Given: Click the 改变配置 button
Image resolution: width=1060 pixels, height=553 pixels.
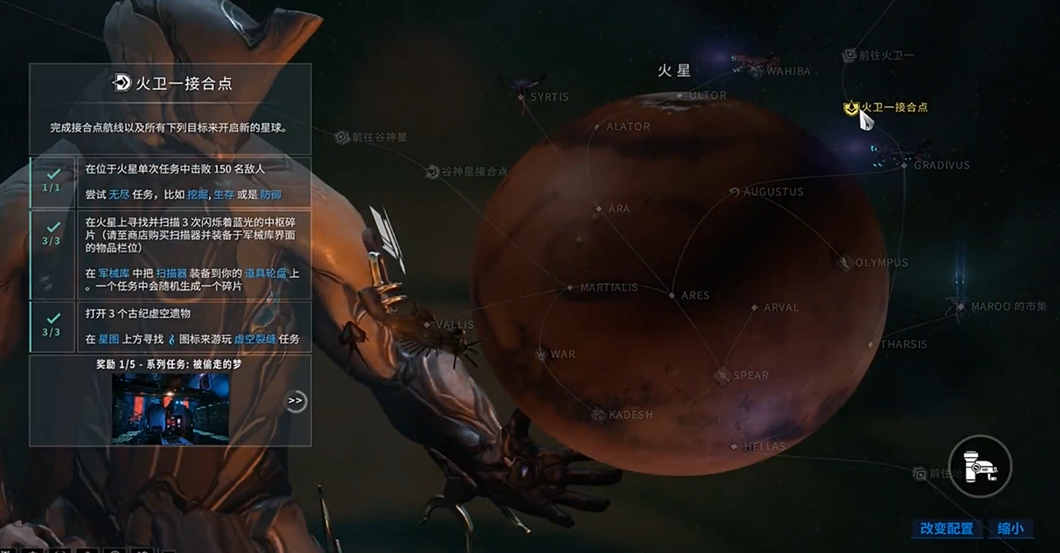Looking at the screenshot, I should pyautogui.click(x=946, y=528).
